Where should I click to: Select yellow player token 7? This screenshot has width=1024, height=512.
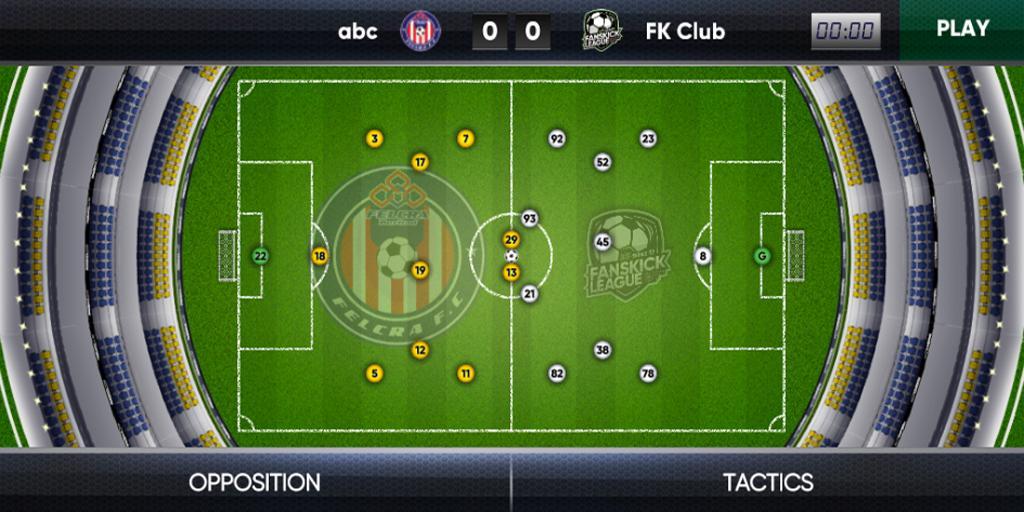pyautogui.click(x=465, y=139)
